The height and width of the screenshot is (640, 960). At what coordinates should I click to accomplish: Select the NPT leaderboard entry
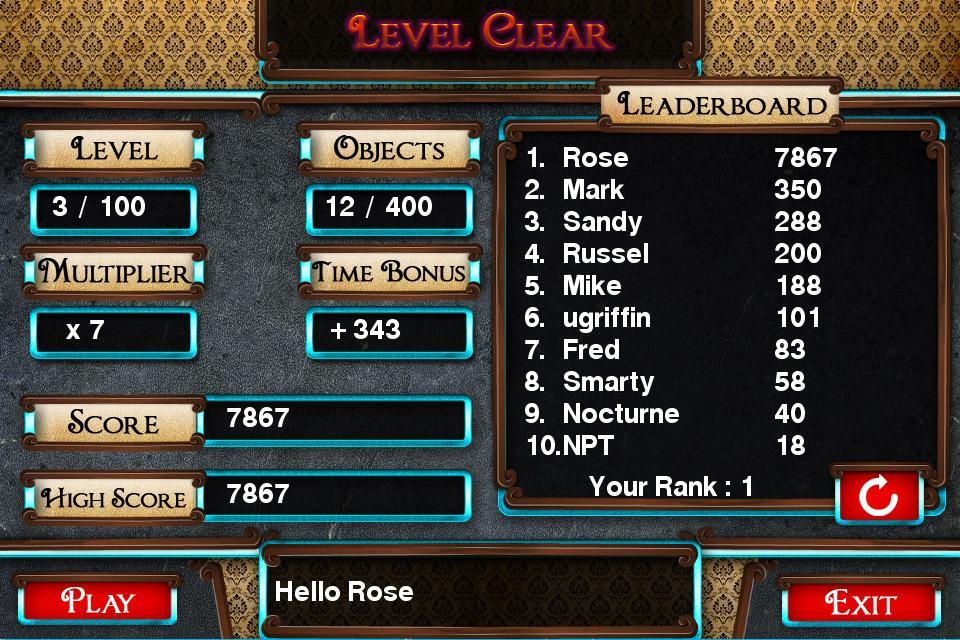(680, 446)
